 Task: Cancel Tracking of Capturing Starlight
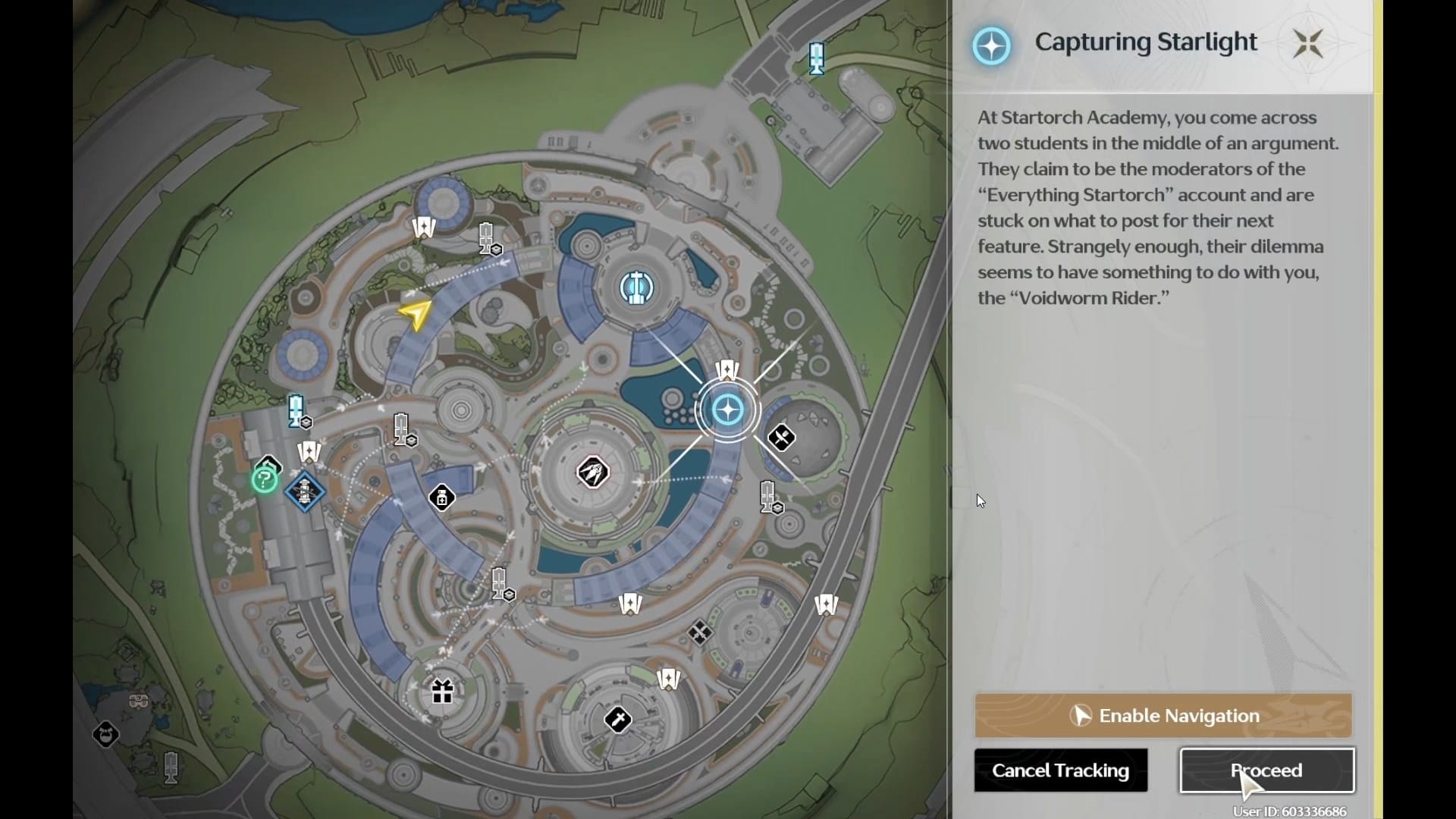[1060, 770]
